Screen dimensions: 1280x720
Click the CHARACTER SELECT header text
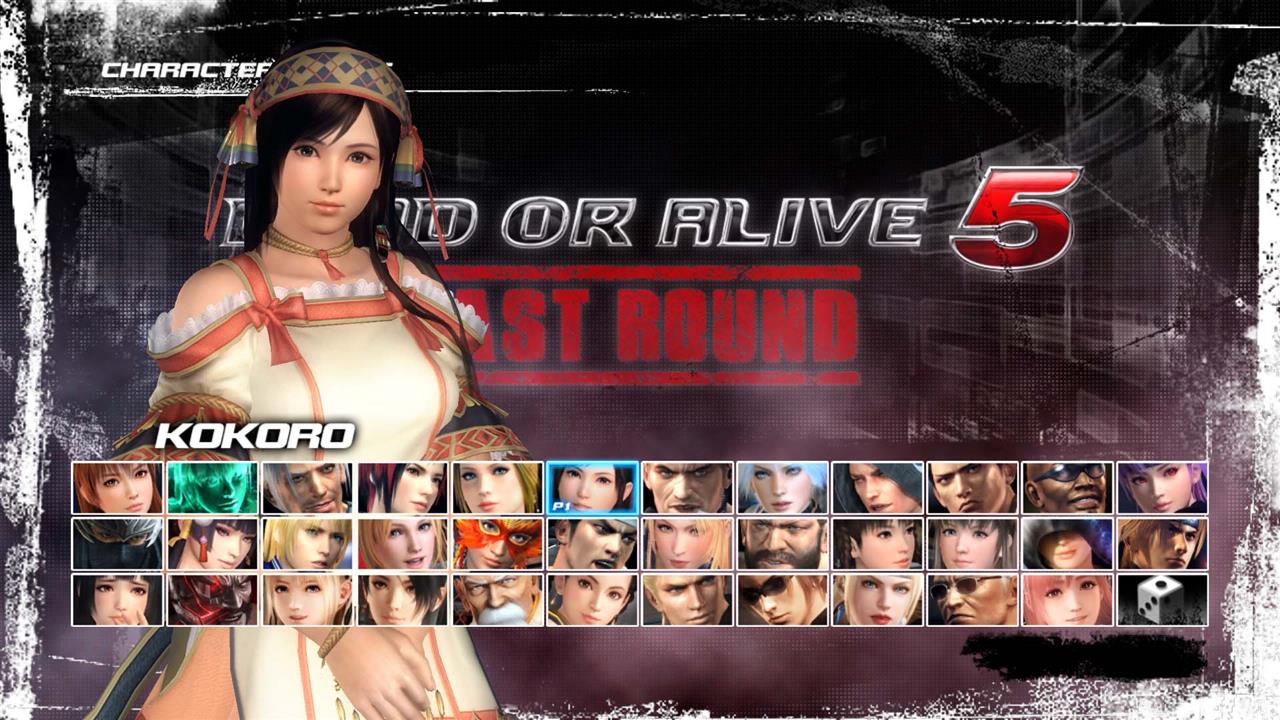point(200,68)
